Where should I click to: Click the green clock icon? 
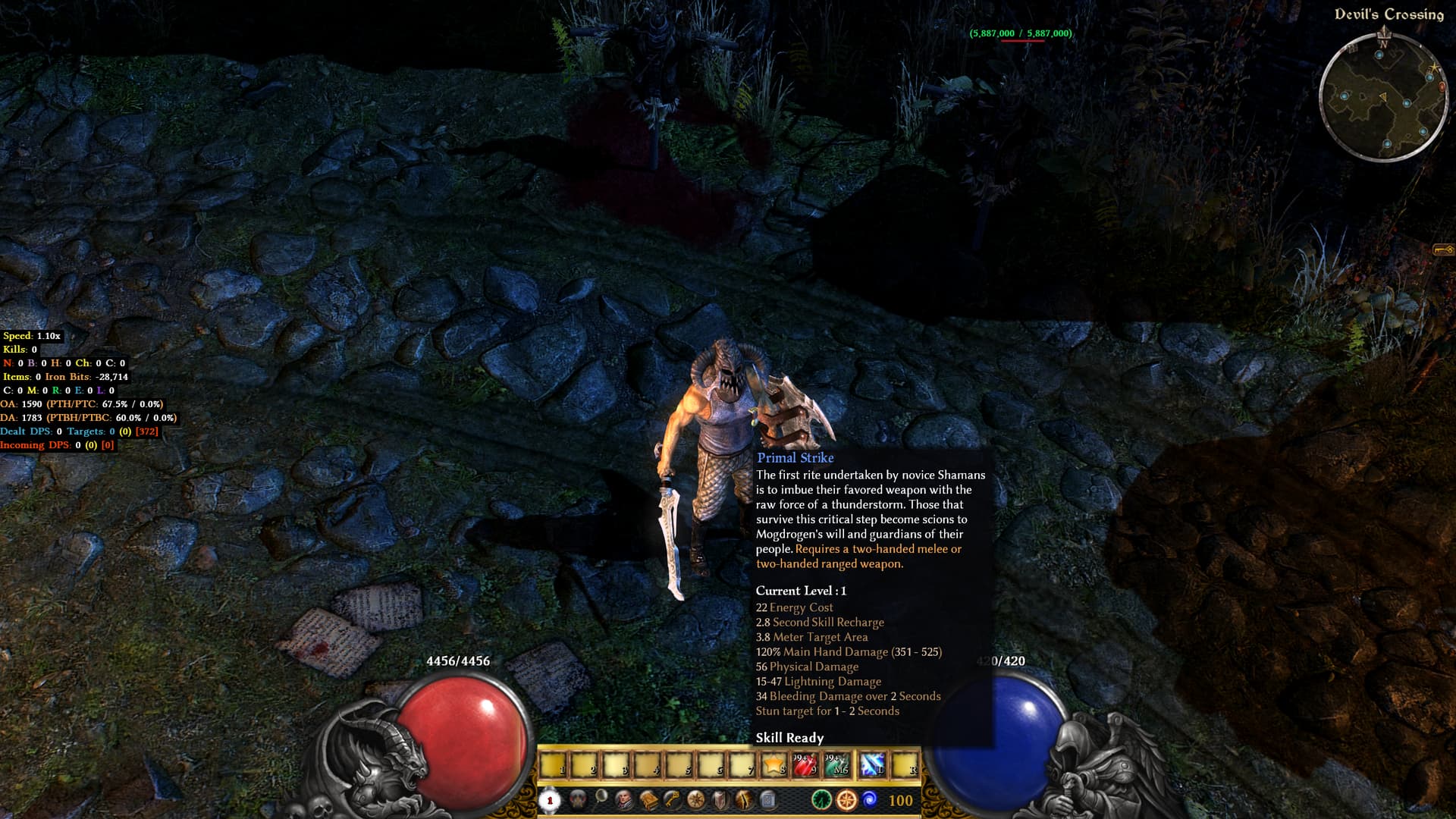tap(821, 800)
